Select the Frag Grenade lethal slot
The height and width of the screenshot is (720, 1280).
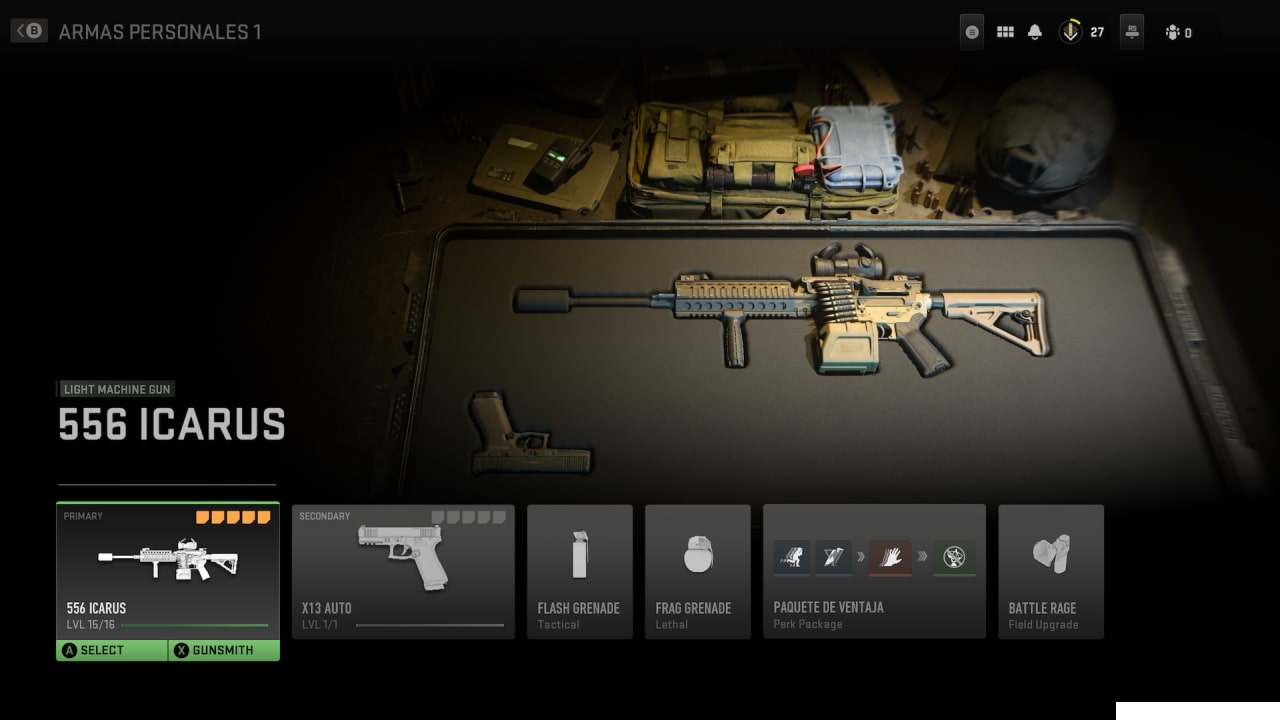(698, 571)
